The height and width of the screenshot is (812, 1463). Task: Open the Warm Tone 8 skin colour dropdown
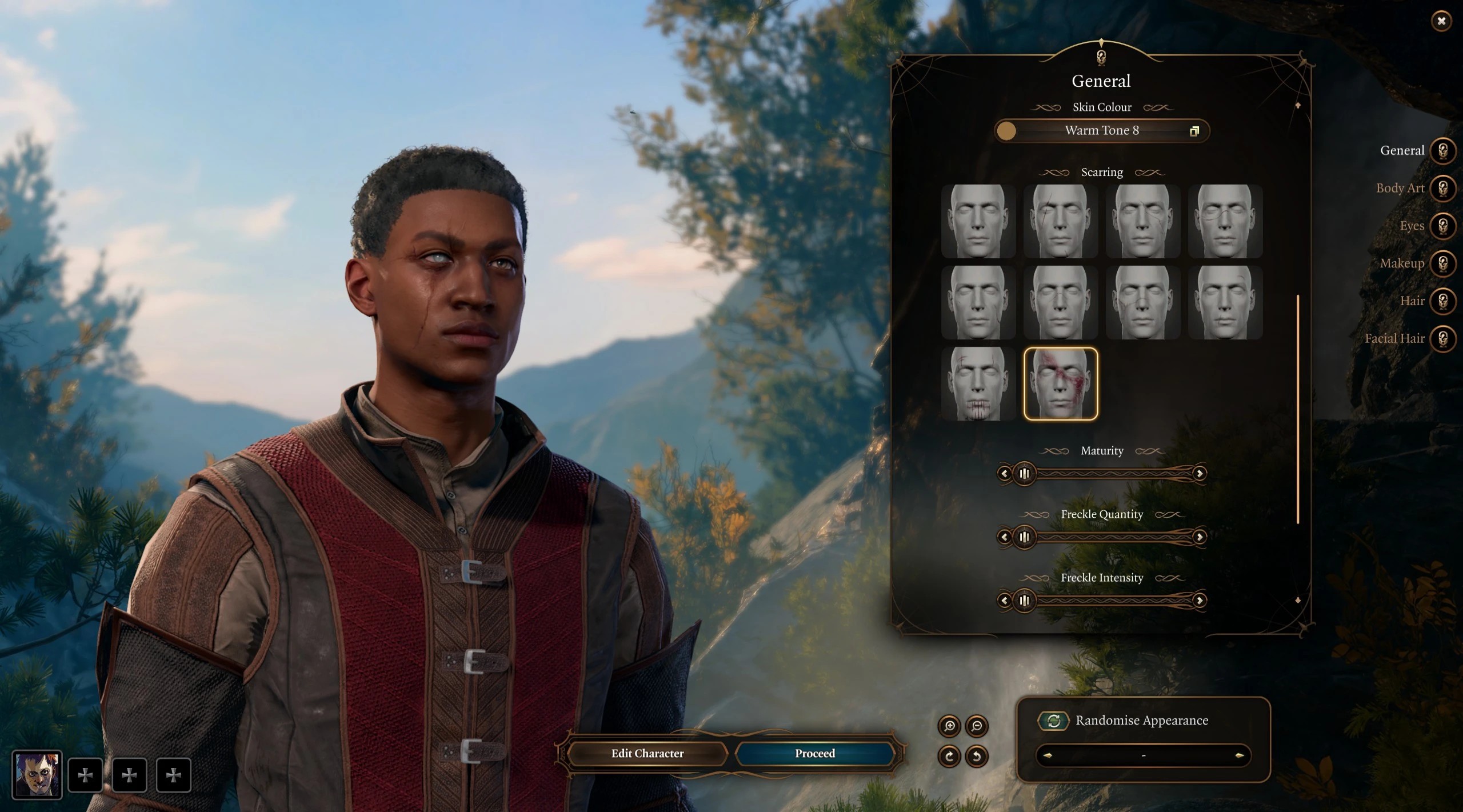click(x=1101, y=131)
